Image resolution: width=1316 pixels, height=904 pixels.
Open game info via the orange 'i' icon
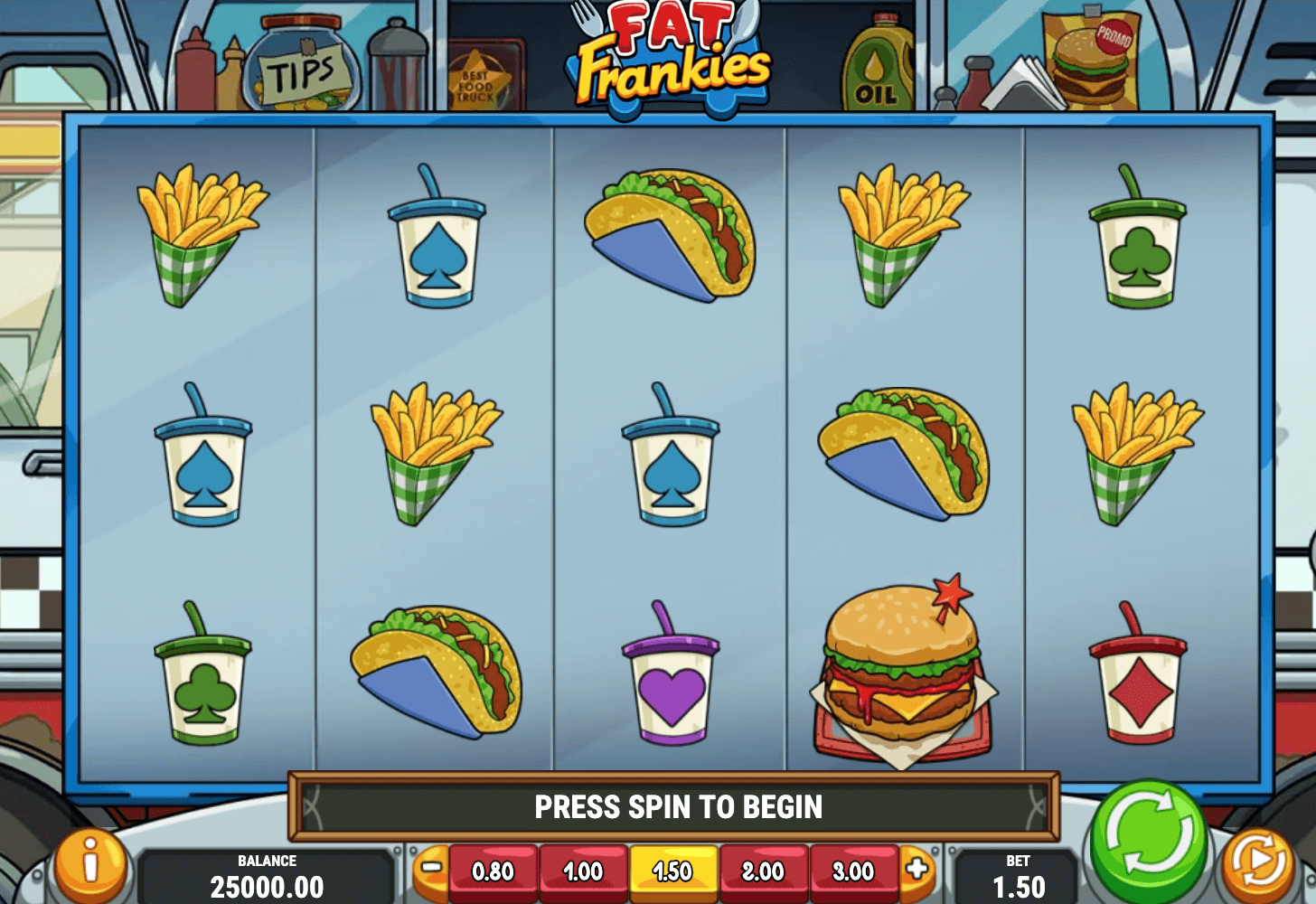[89, 868]
